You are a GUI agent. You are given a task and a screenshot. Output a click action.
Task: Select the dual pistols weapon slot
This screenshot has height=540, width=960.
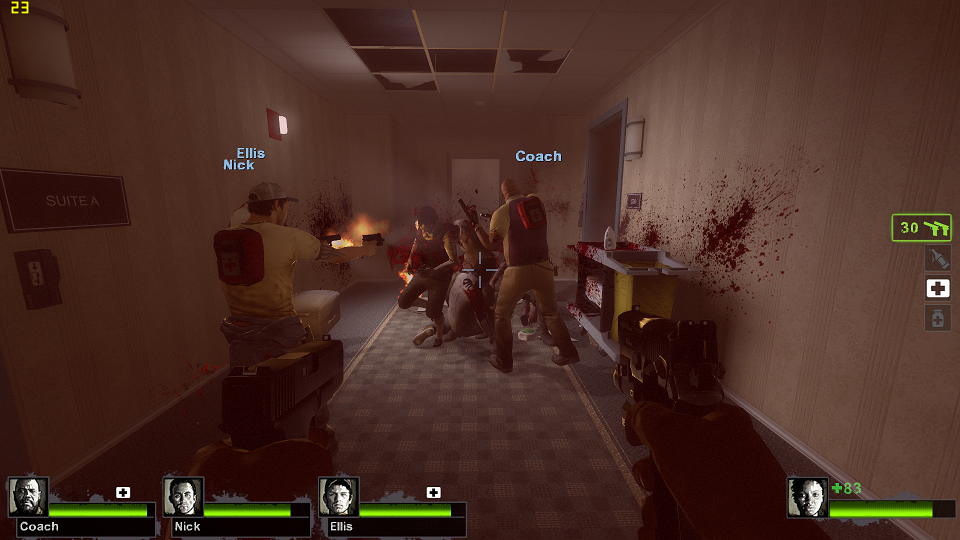point(921,228)
